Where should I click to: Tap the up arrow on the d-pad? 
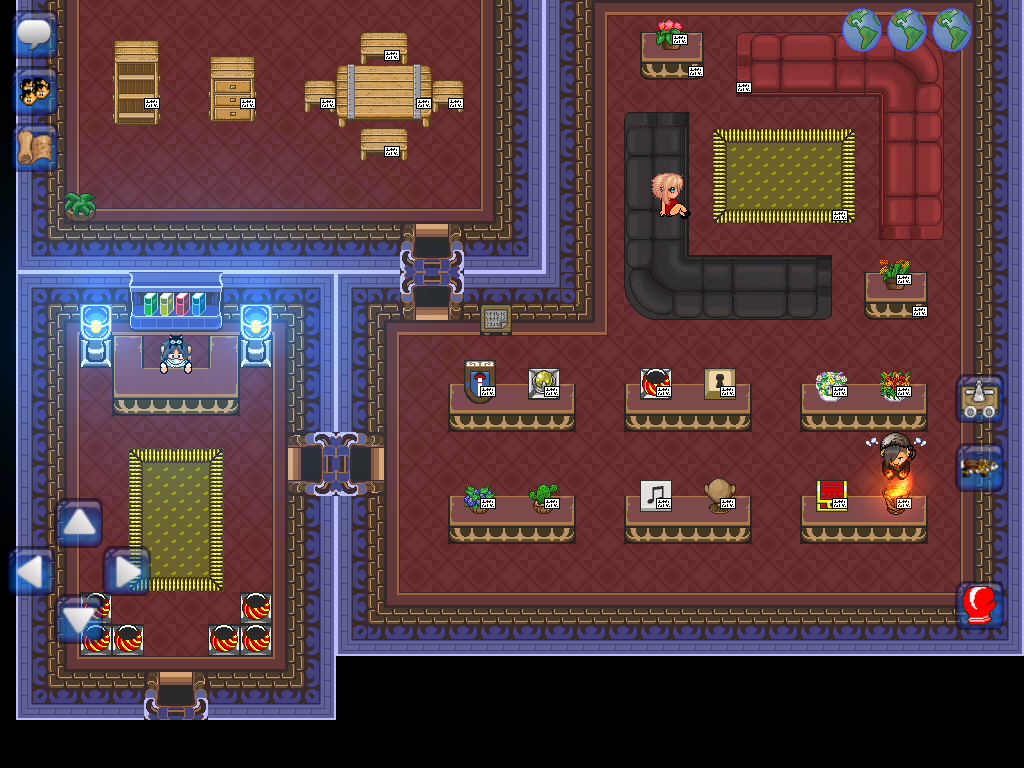click(x=79, y=523)
